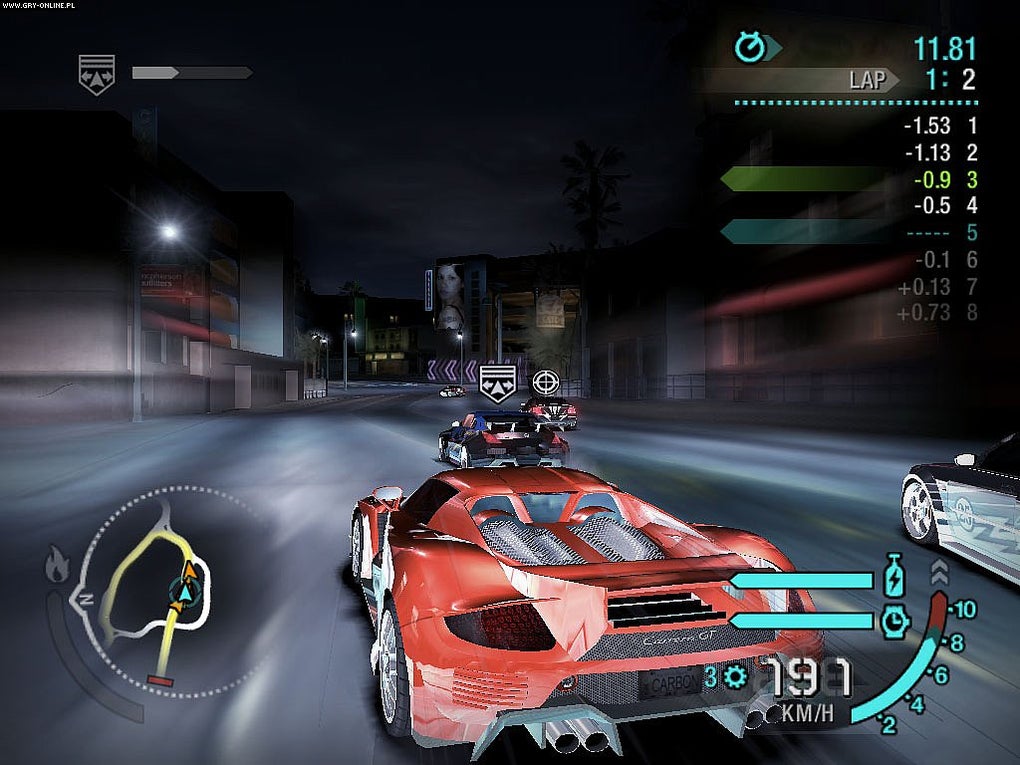Click the gear cog icon beside the speedometer

[737, 678]
